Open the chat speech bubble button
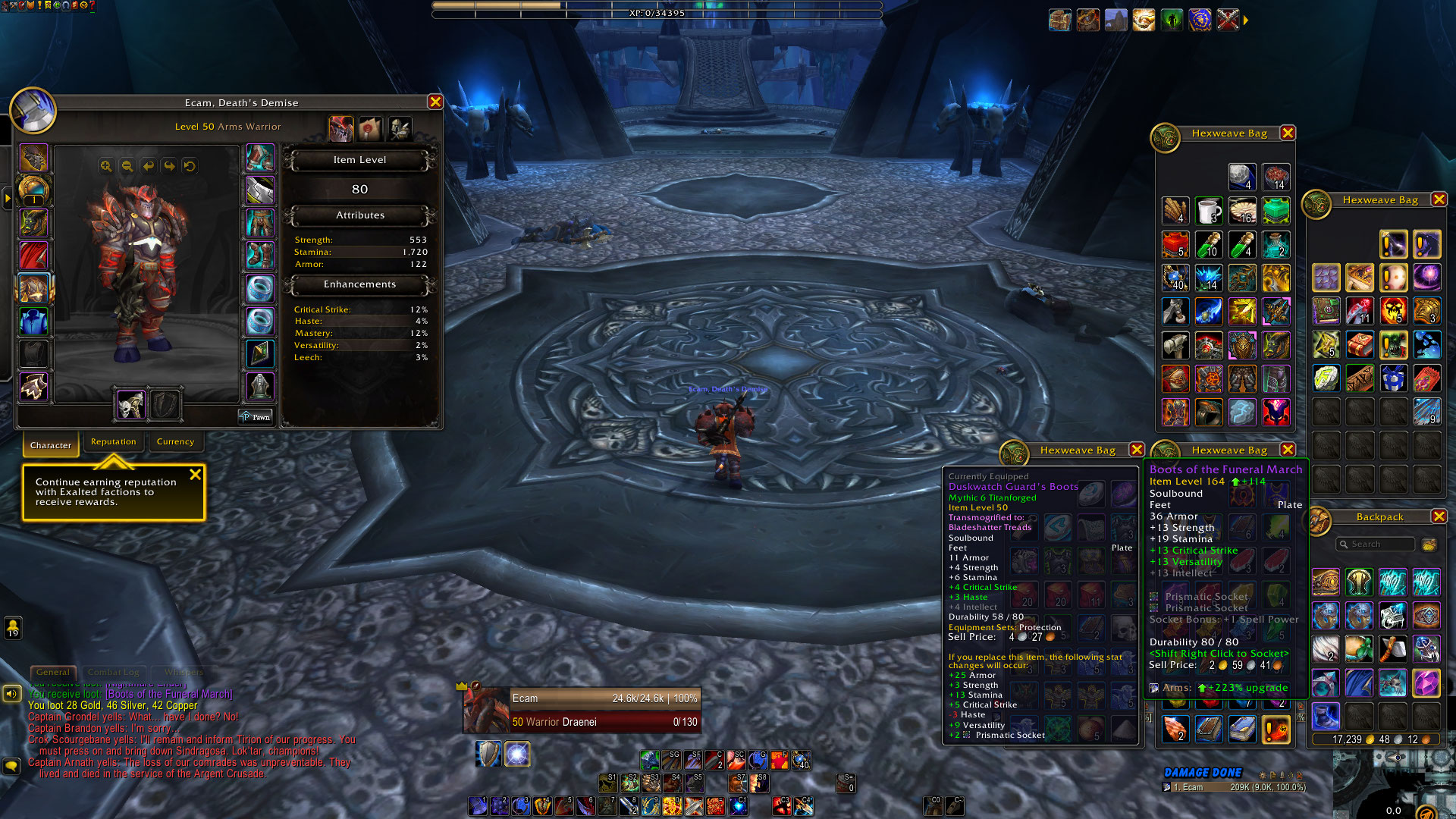 (11, 766)
